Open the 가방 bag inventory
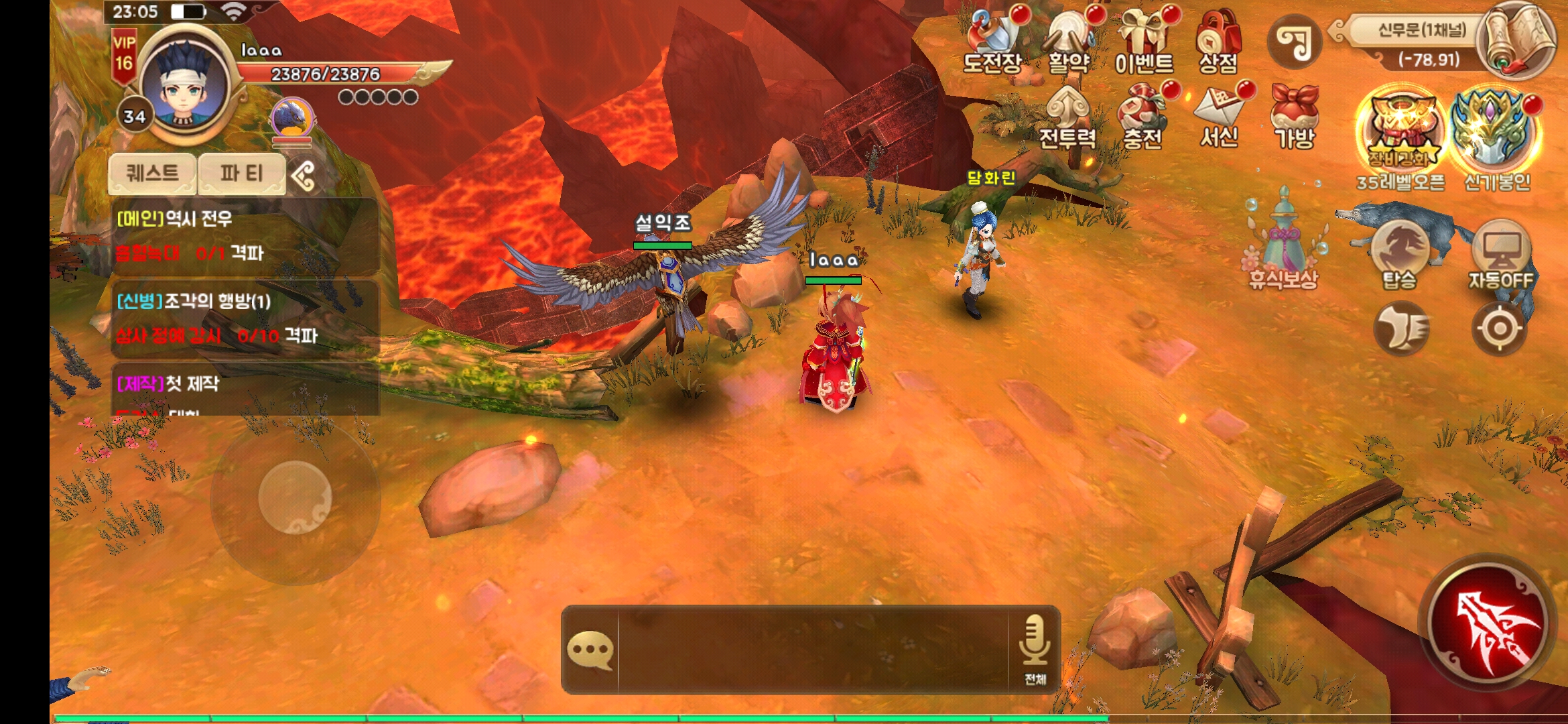1568x724 pixels. (1295, 118)
